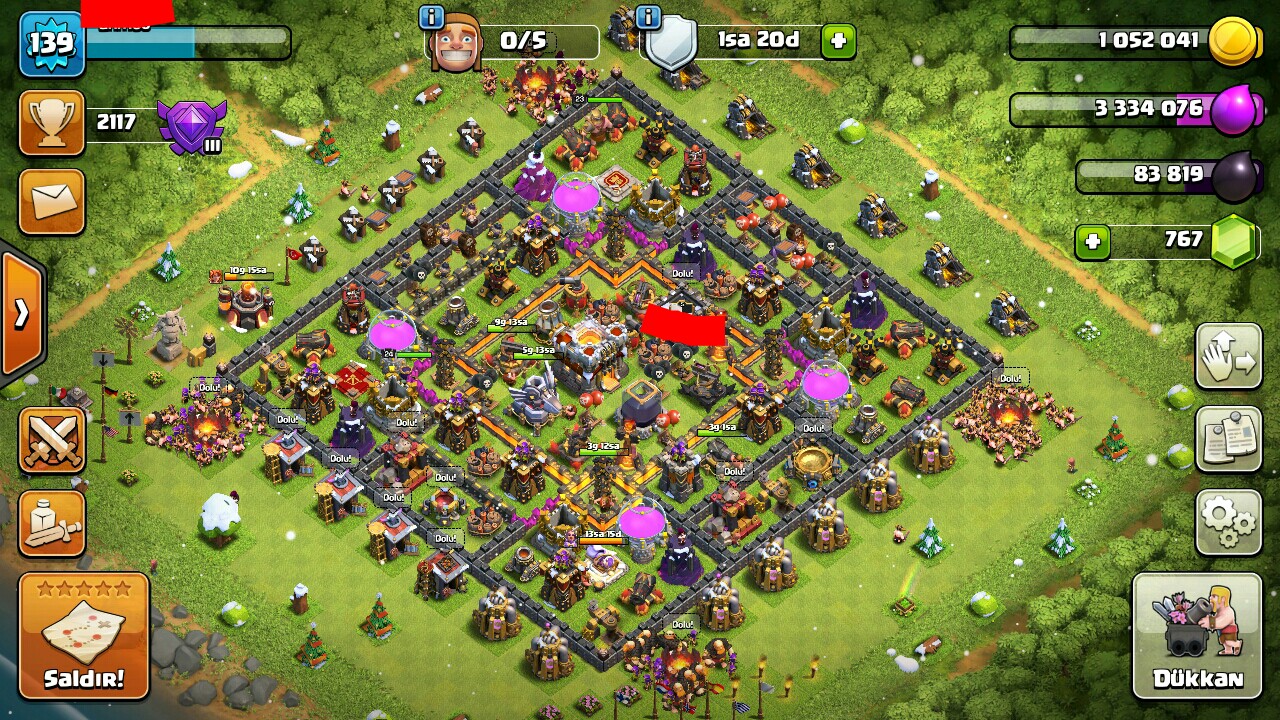This screenshot has width=1280, height=720.
Task: Show shield info via the i icon
Action: click(x=648, y=17)
